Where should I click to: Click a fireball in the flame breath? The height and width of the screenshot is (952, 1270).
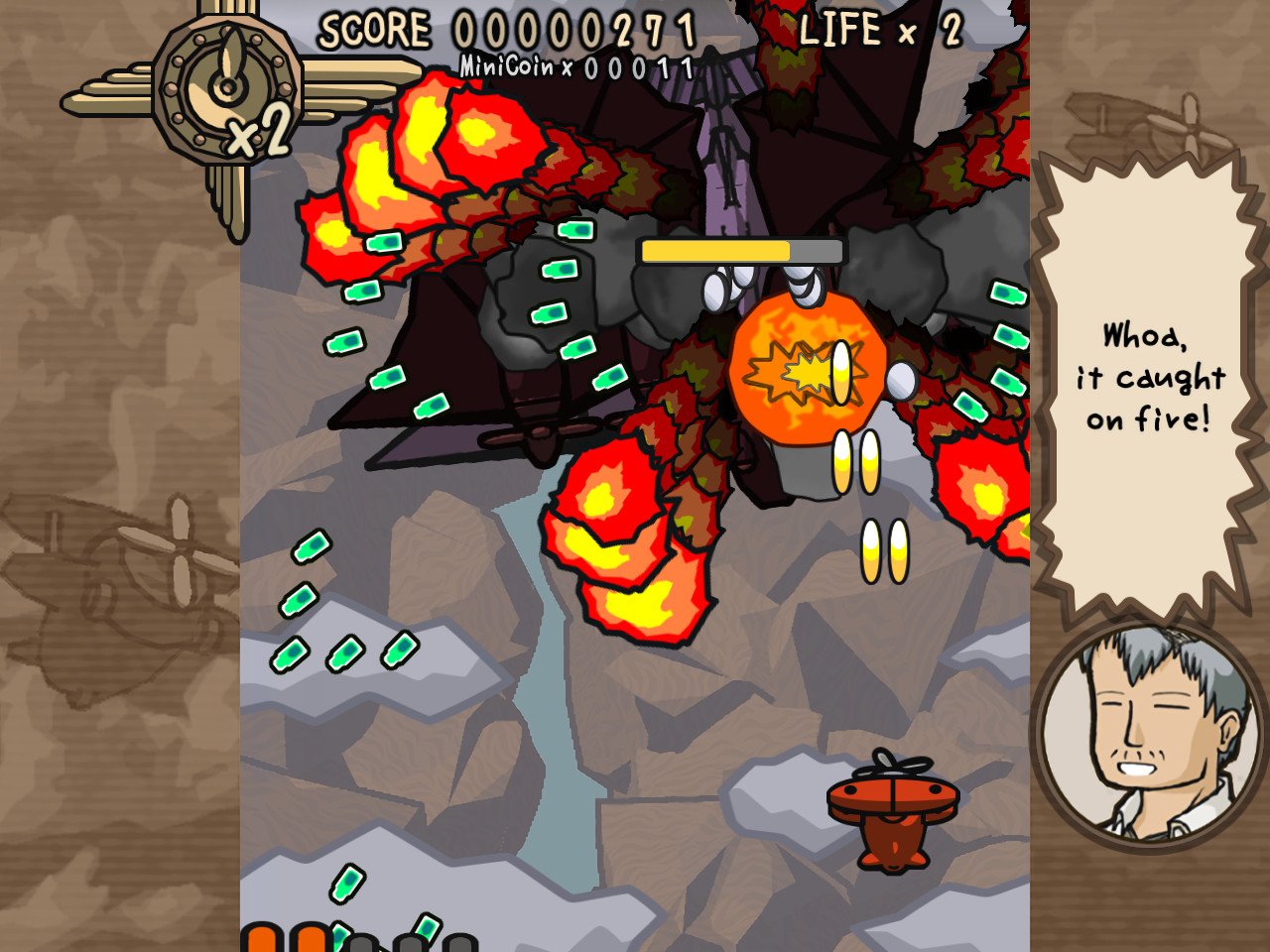pos(615,535)
